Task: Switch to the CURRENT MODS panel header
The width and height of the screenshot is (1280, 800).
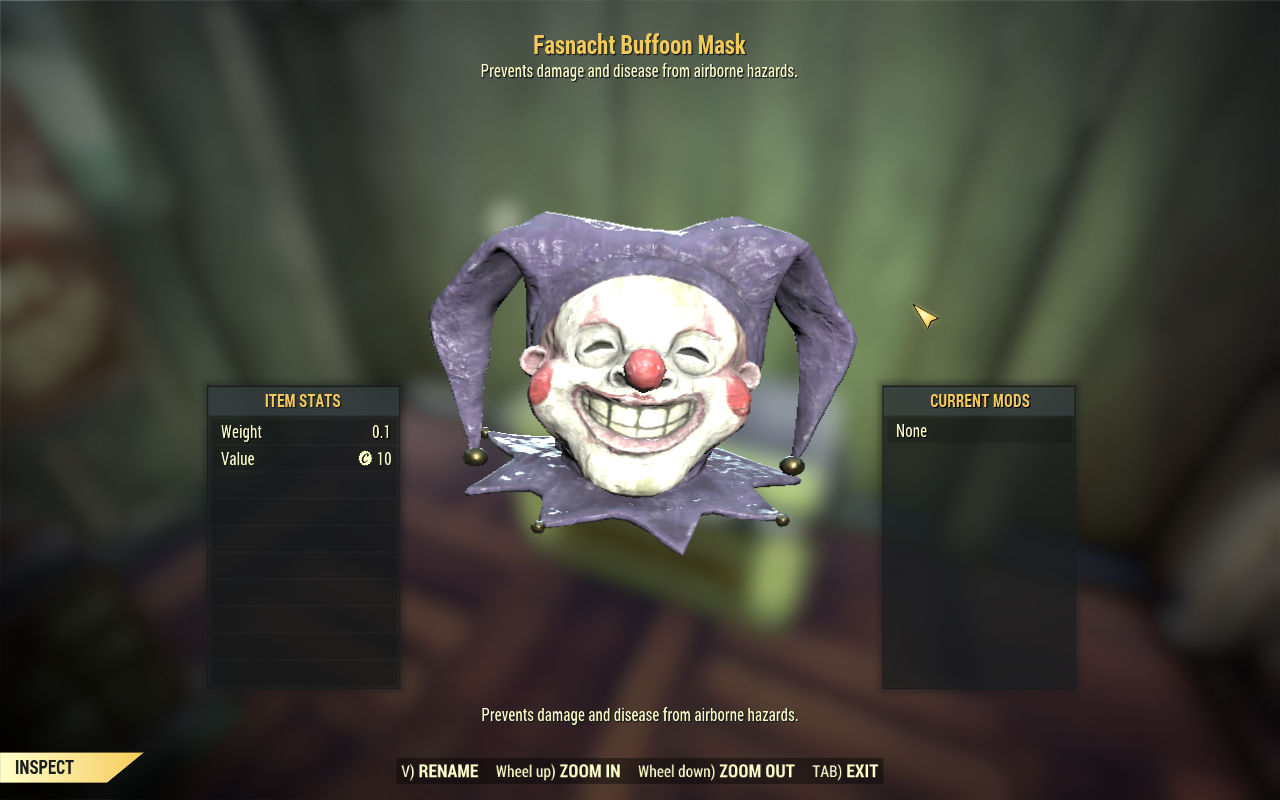Action: click(979, 401)
